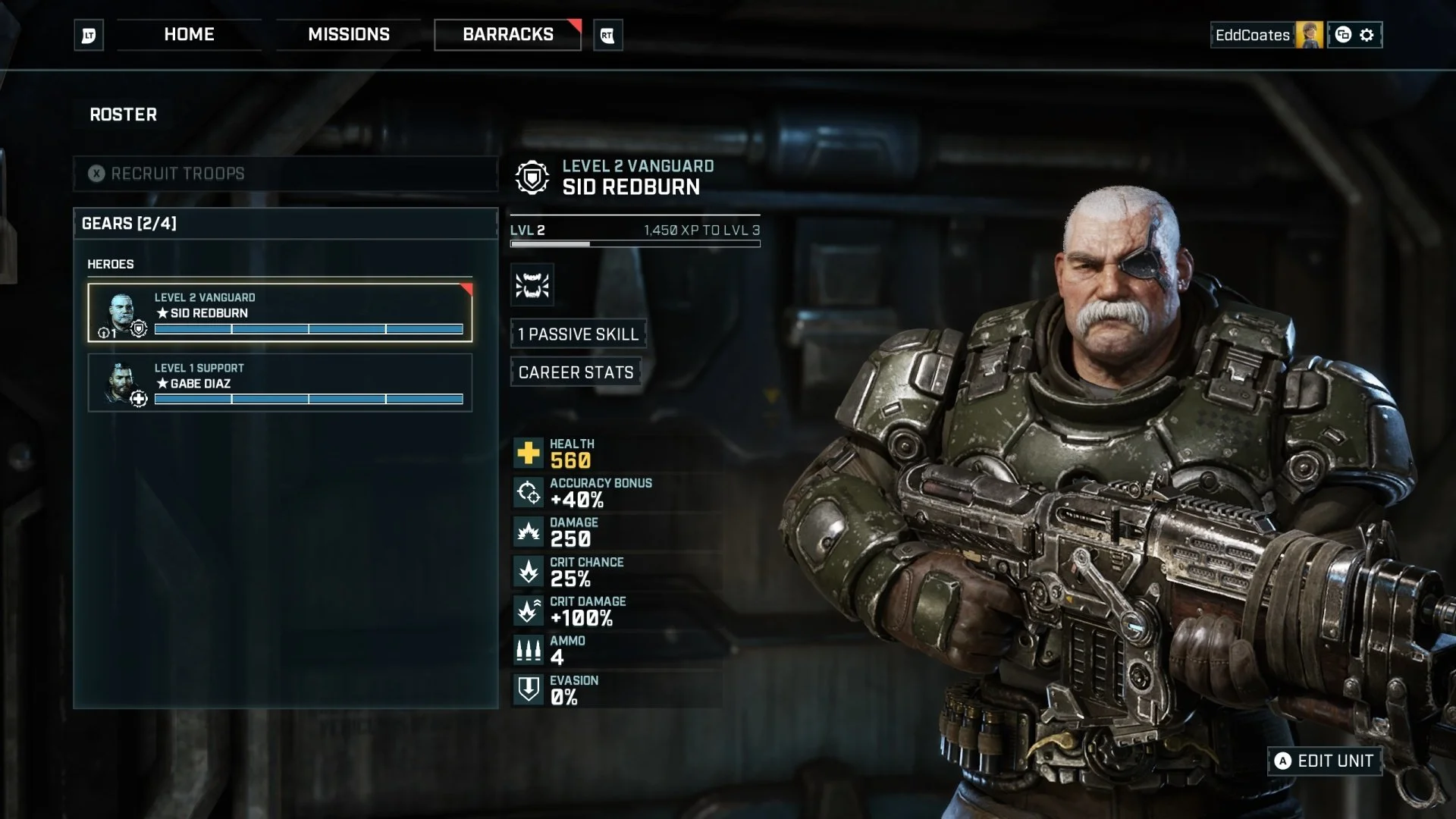
Task: Open the EddCoates player profile
Action: click(1266, 35)
